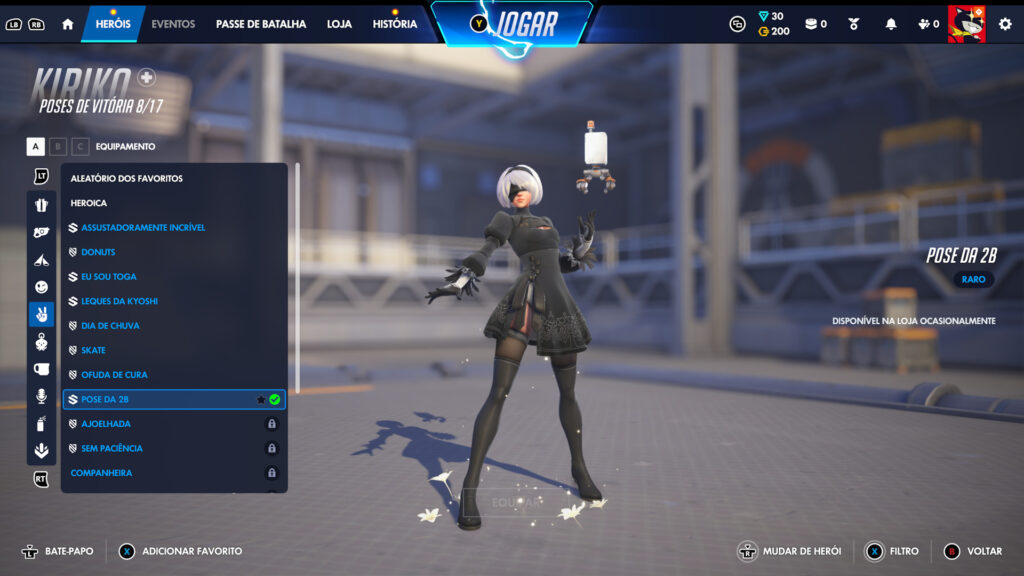
Task: Select the Leques da Kyoshi pose
Action: pyautogui.click(x=119, y=301)
